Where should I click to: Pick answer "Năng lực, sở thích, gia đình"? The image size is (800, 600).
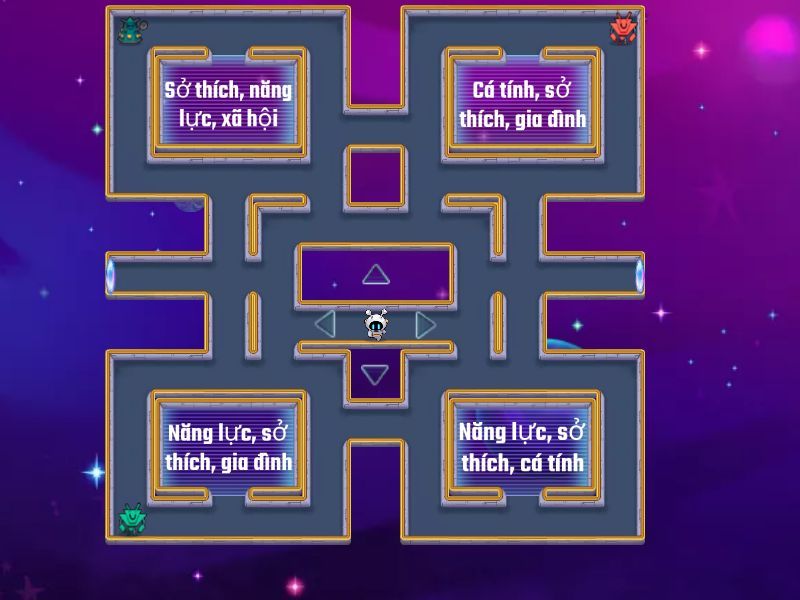[x=229, y=447]
